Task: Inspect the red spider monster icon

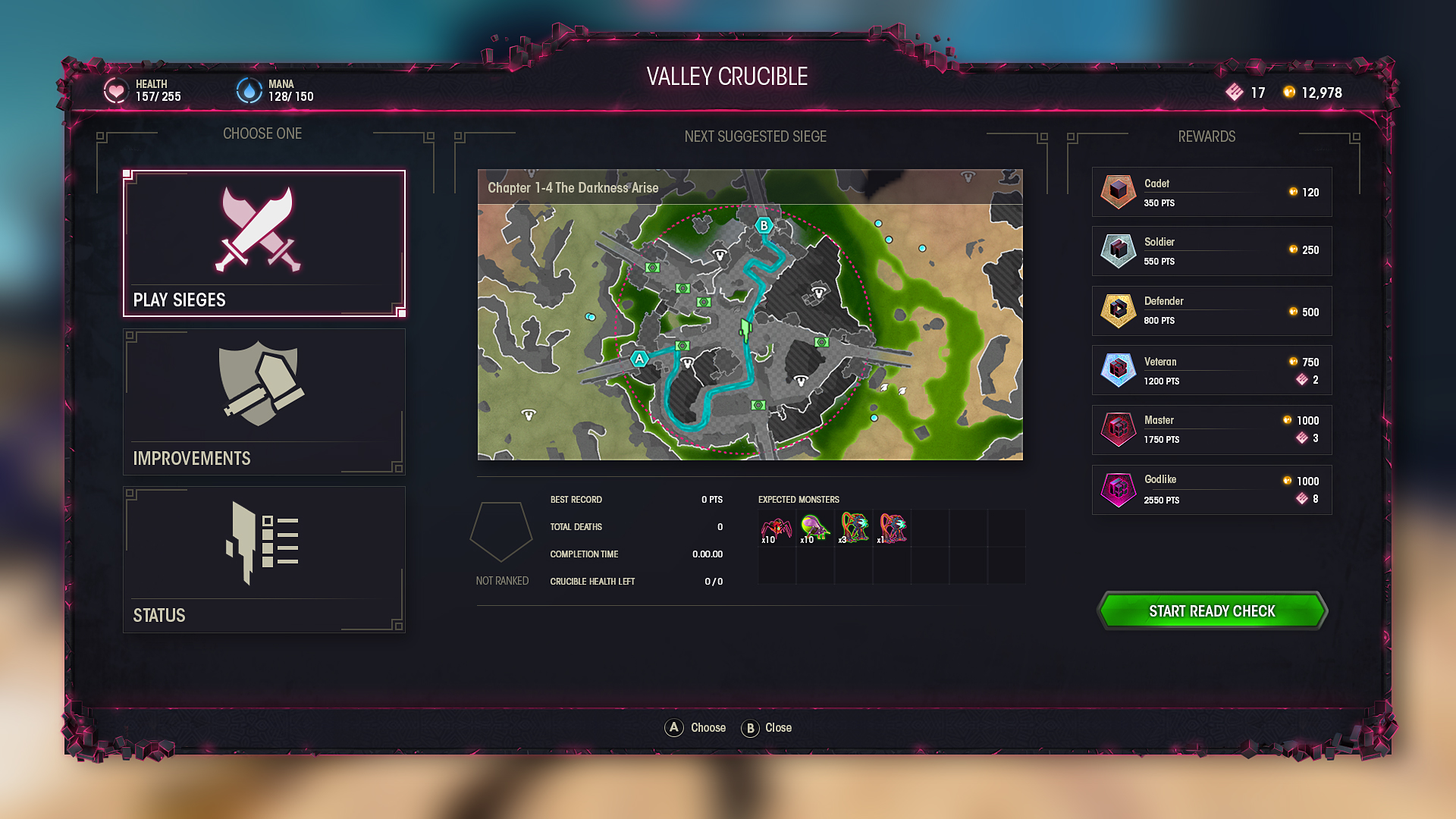Action: (x=777, y=529)
